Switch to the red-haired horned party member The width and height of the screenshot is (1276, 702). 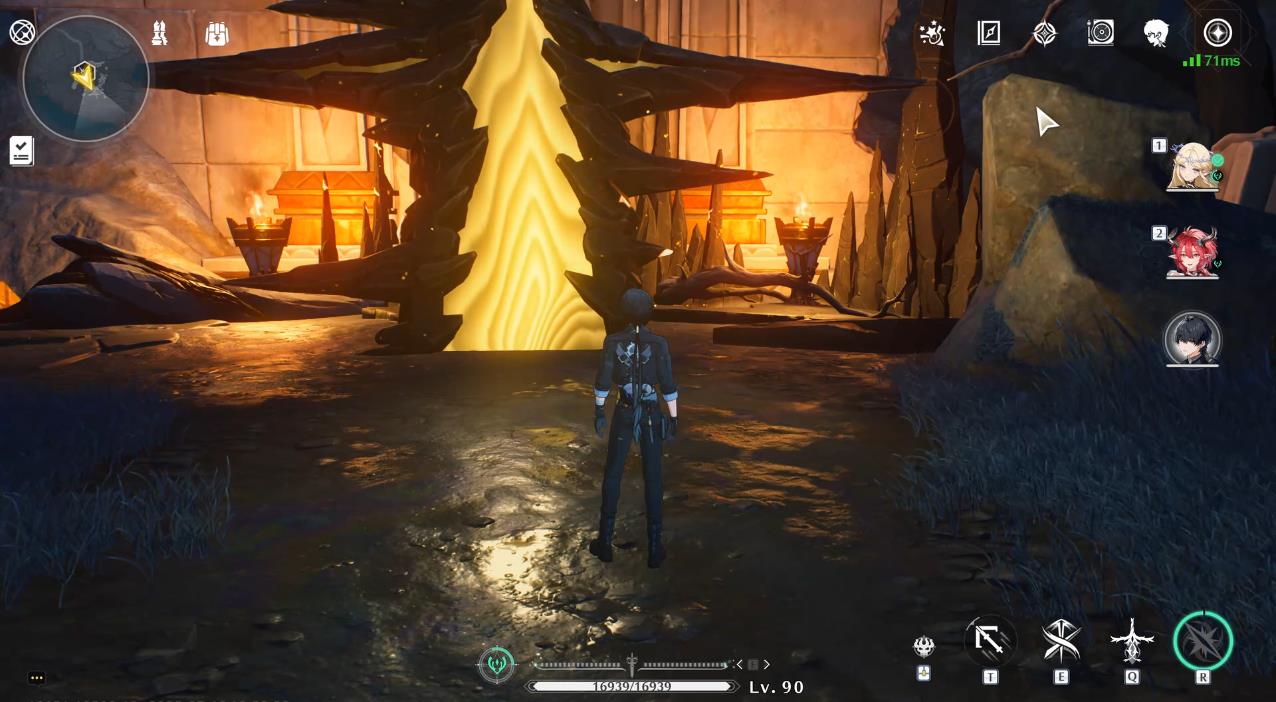[x=1192, y=252]
